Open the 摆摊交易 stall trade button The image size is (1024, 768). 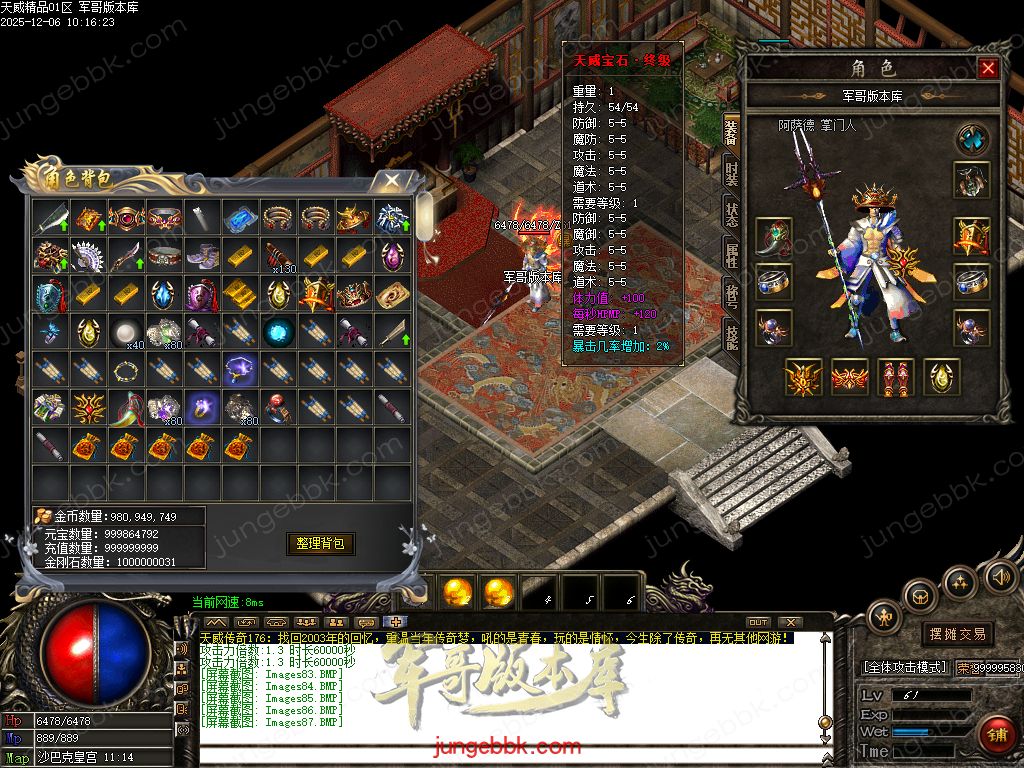pyautogui.click(x=957, y=634)
